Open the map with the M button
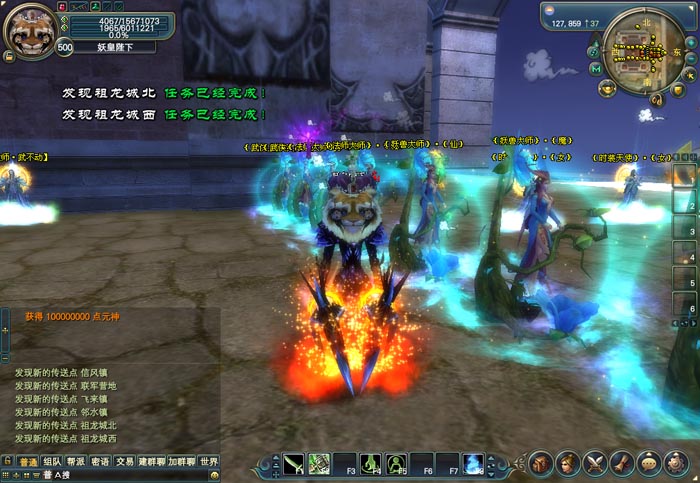The image size is (700, 483). click(x=596, y=68)
